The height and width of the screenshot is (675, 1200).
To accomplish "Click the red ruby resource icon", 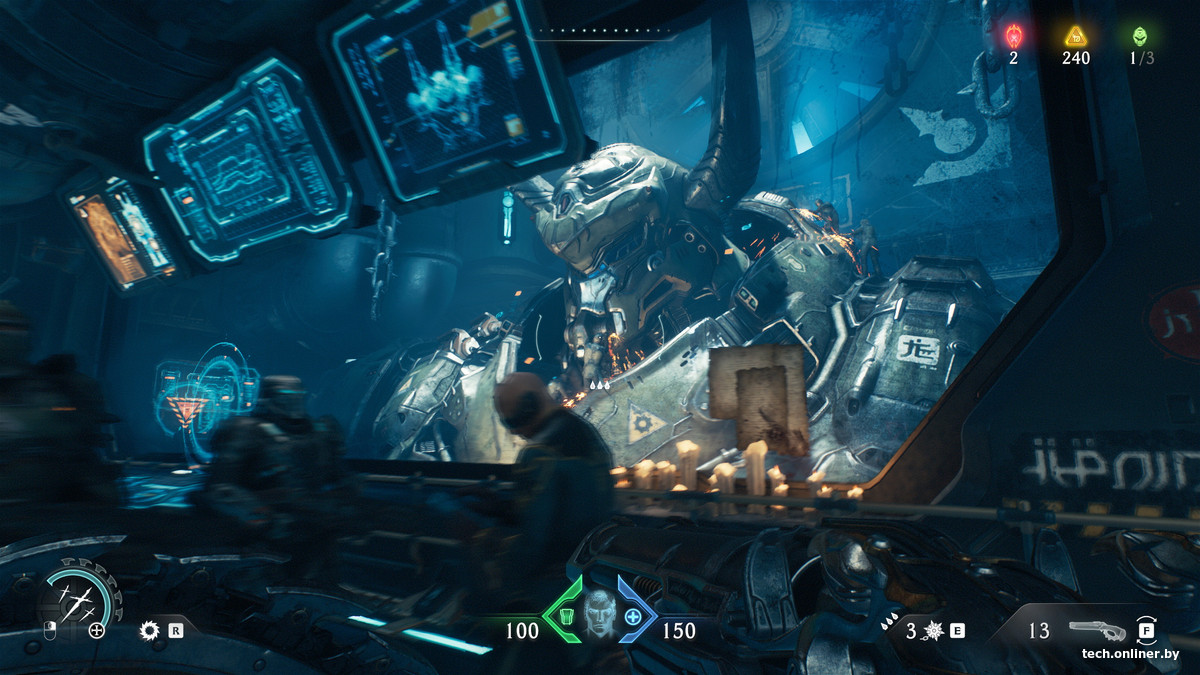I will (x=1013, y=37).
